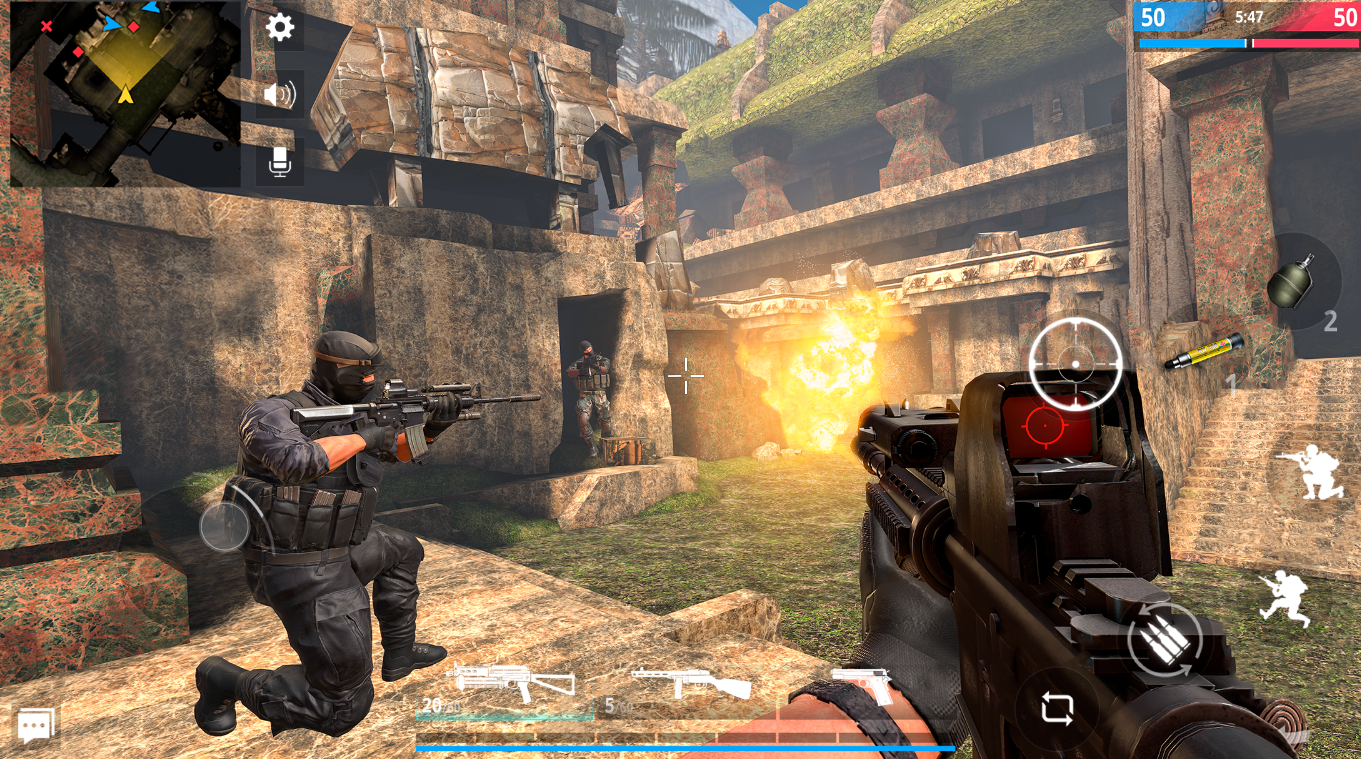Select the assault rifle weapon slot
1361x759 pixels.
pos(510,682)
